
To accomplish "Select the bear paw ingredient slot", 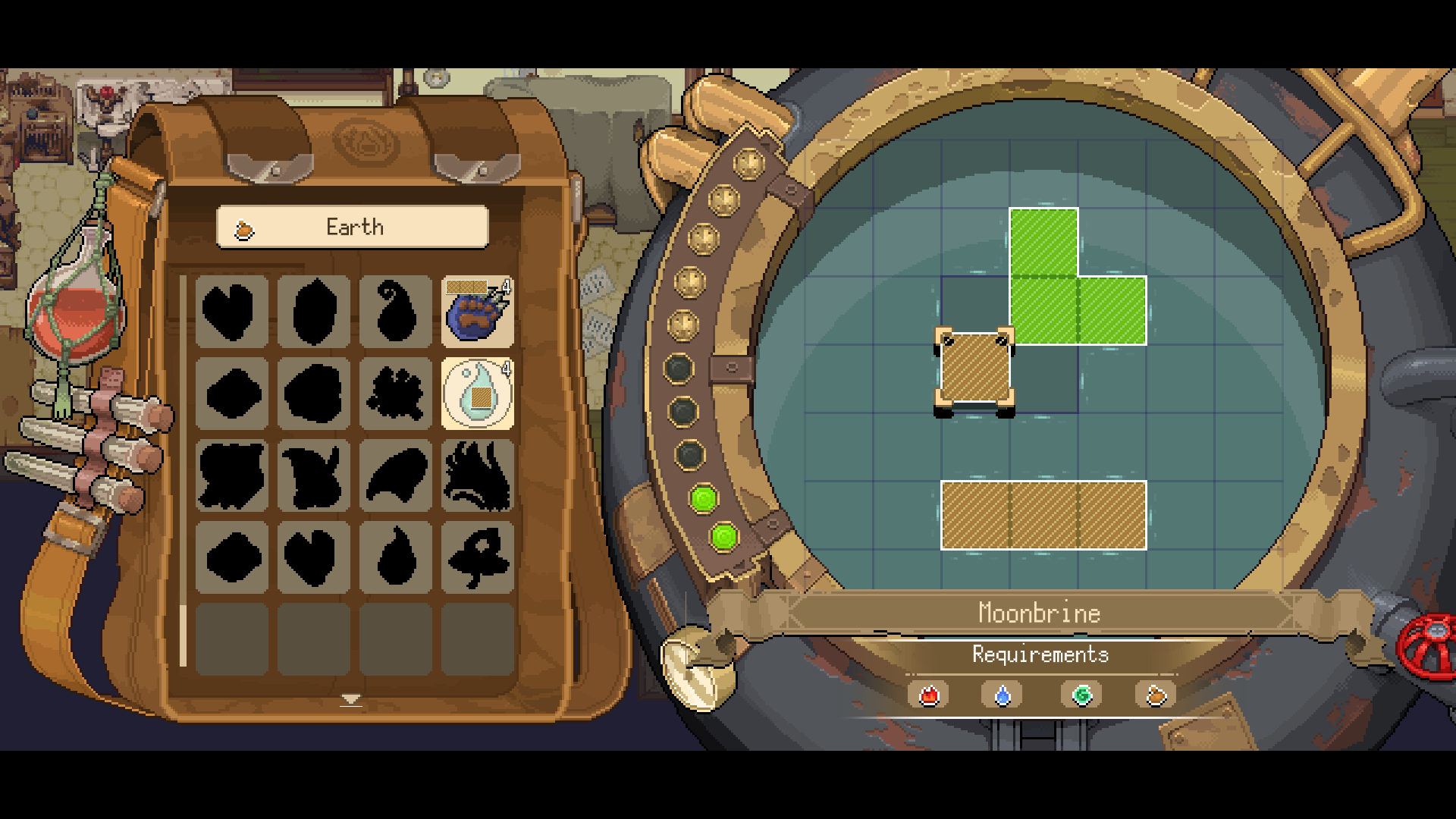I will point(477,312).
